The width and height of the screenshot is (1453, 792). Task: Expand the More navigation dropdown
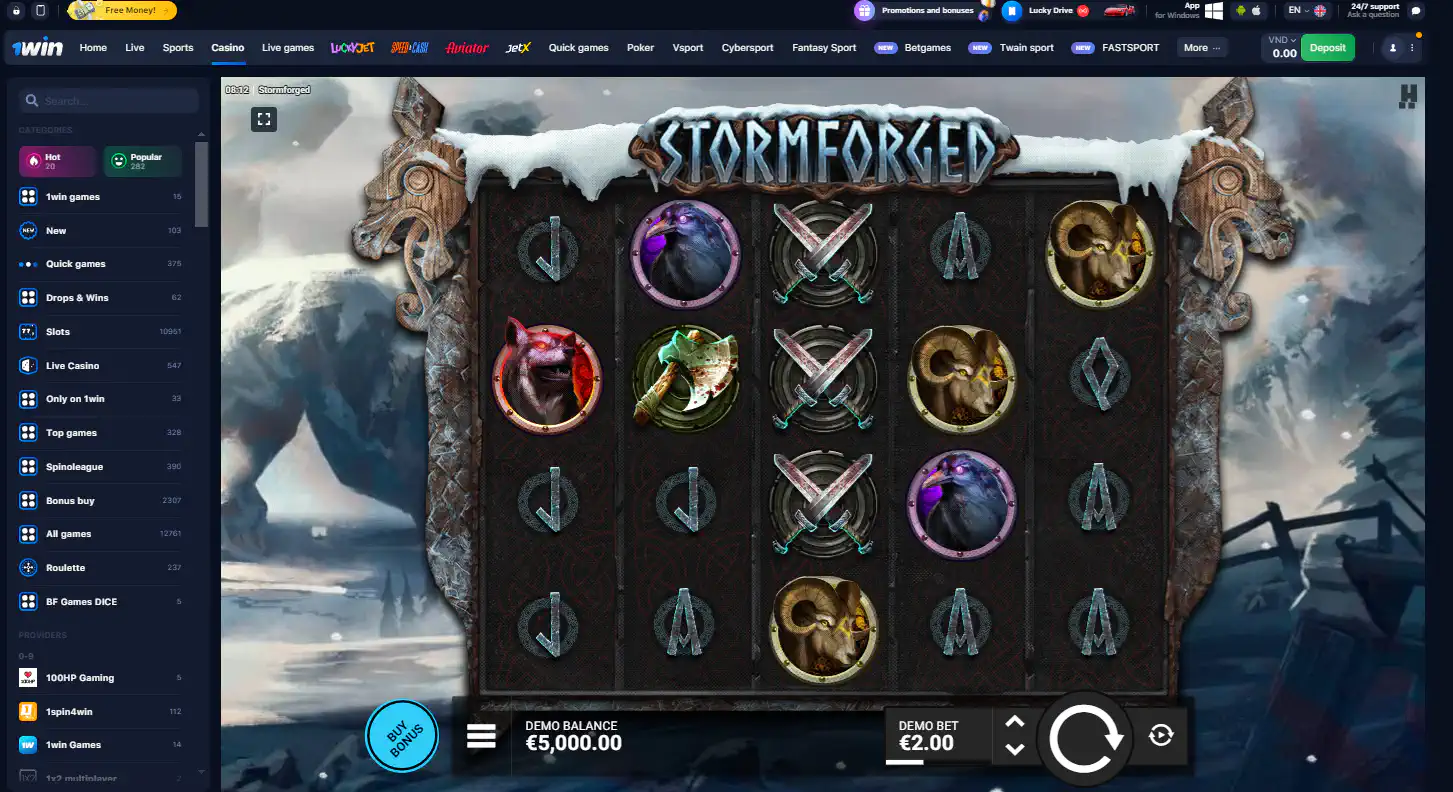(1201, 47)
